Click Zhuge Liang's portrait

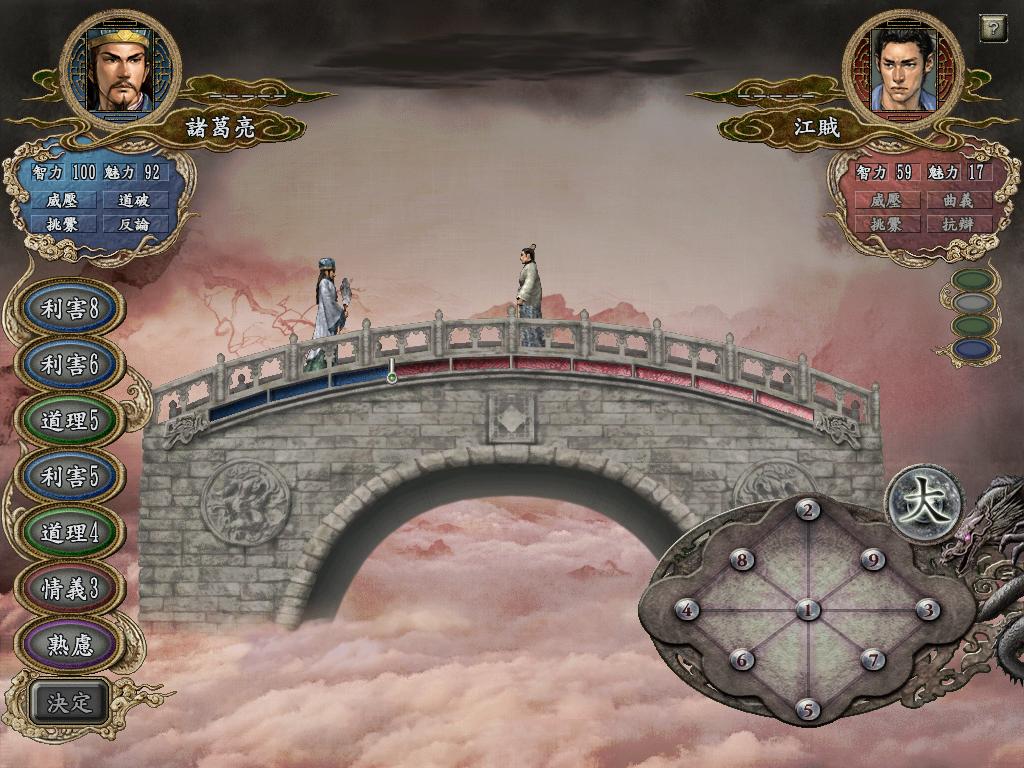tap(120, 70)
